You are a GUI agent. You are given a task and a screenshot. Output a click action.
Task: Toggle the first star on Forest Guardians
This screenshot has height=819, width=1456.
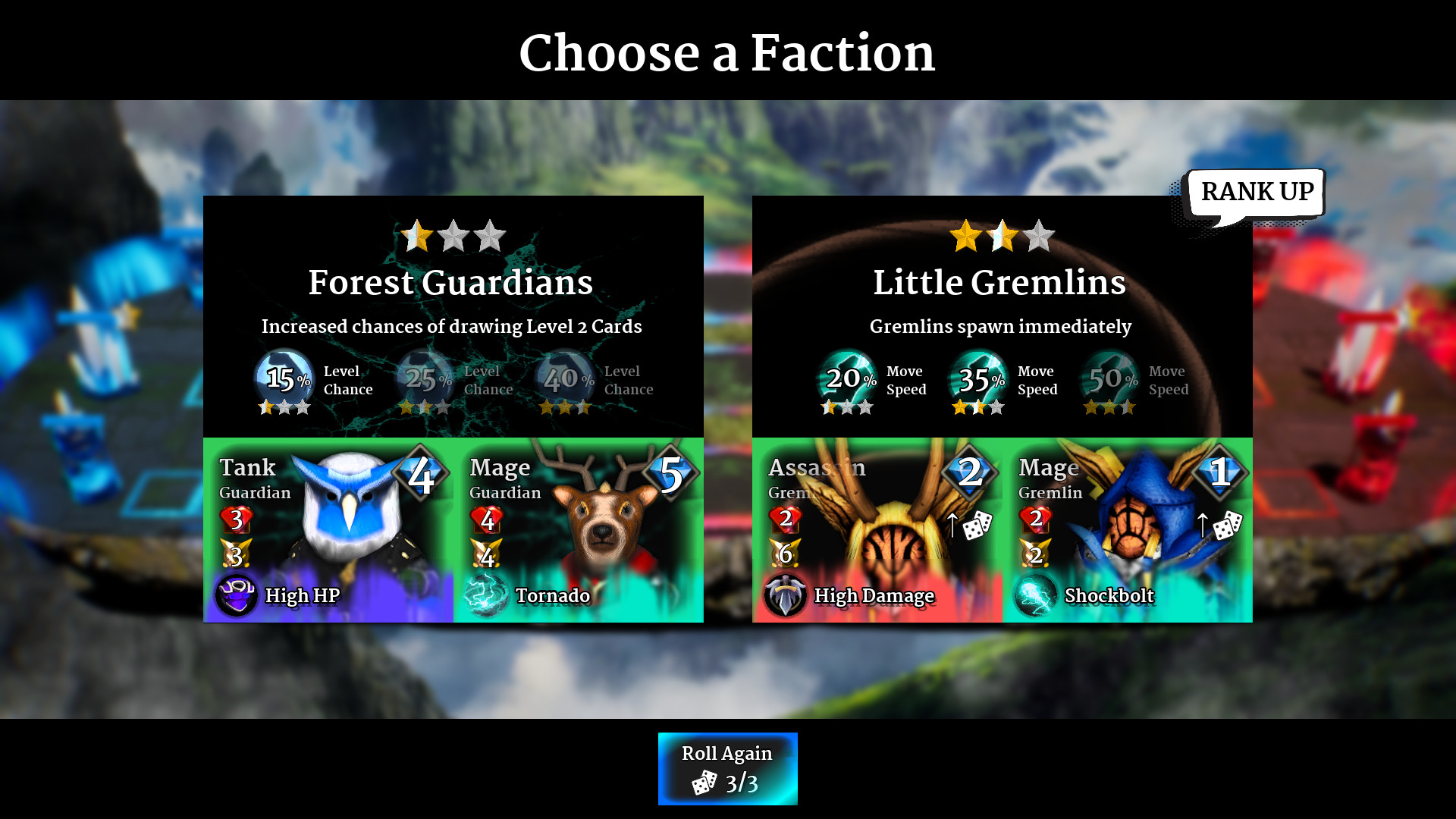[418, 236]
